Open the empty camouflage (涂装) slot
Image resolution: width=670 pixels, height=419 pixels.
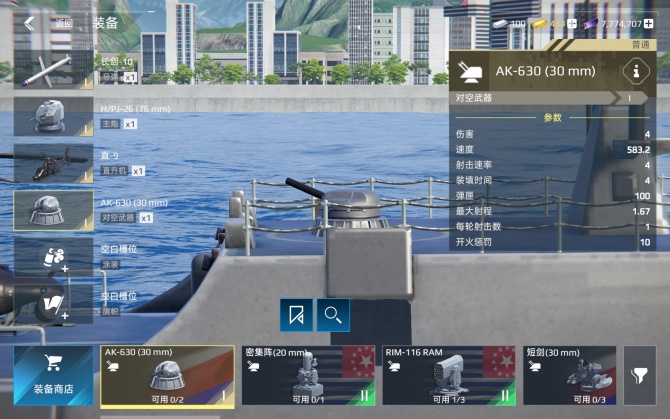53,257
